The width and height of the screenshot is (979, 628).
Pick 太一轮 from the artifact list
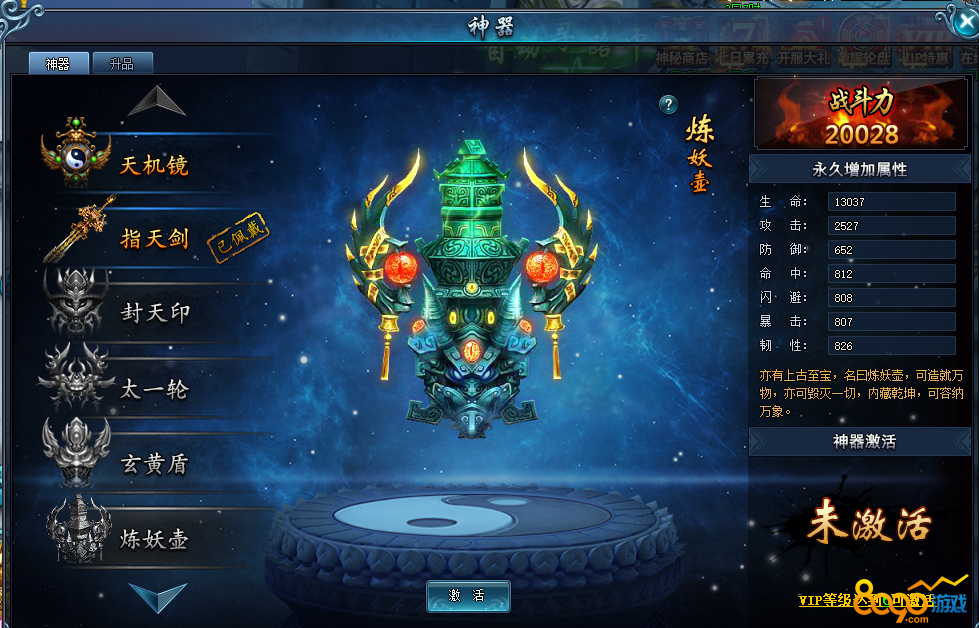coord(154,389)
